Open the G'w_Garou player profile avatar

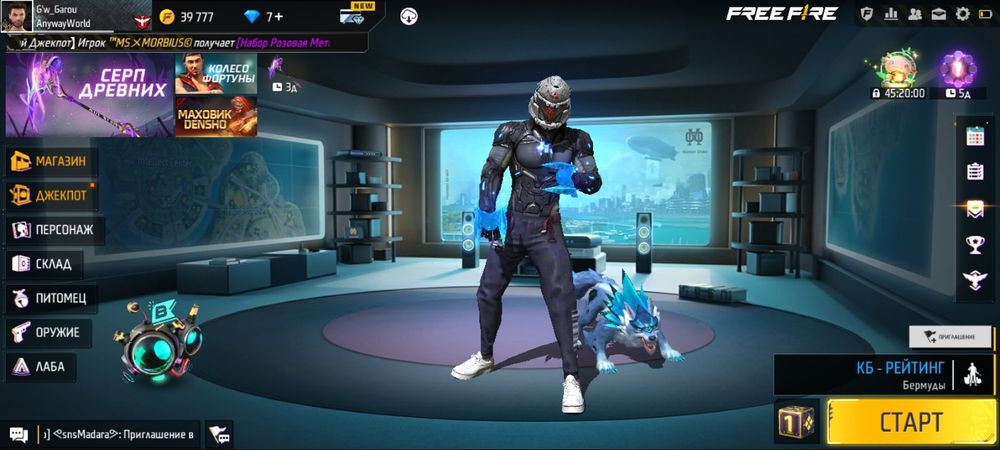coord(16,15)
